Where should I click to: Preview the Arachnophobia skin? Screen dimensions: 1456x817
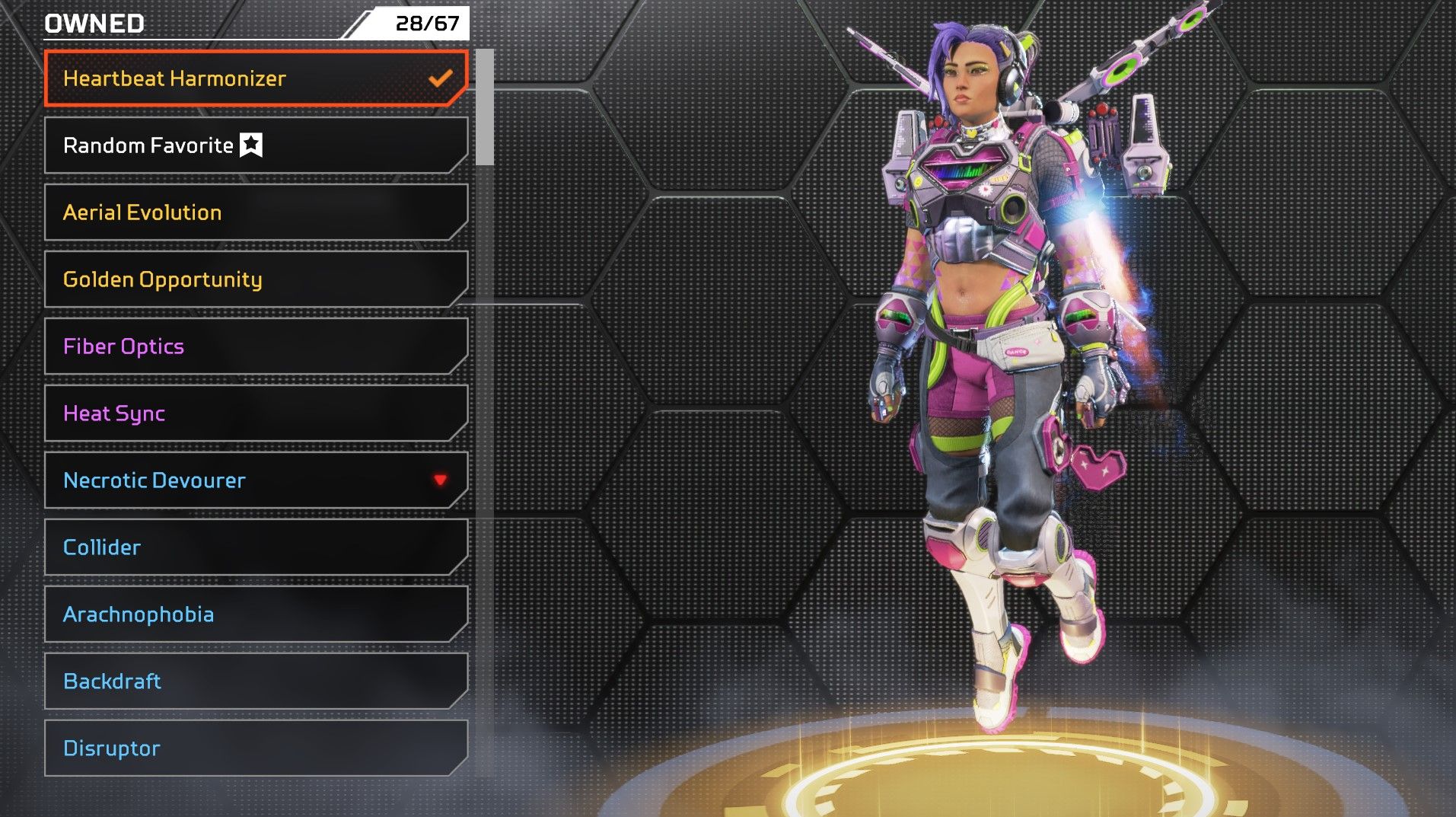click(x=255, y=614)
